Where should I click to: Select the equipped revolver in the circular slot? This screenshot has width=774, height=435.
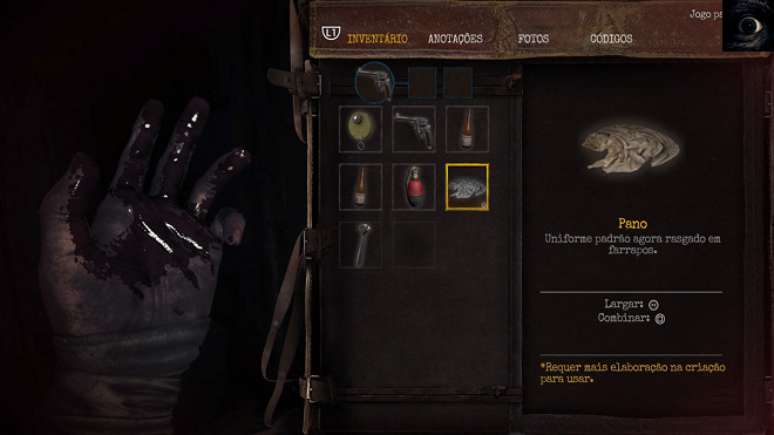click(x=374, y=82)
